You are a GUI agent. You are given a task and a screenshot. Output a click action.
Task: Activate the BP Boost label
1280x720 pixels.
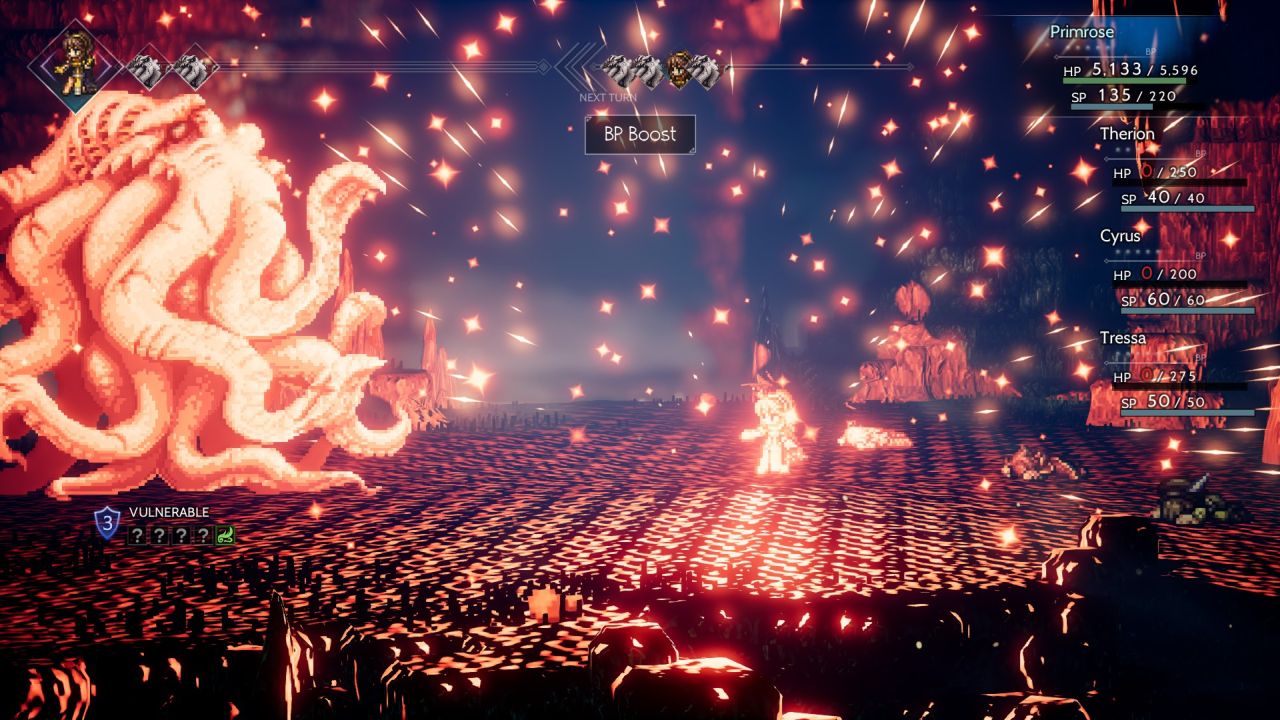point(640,134)
